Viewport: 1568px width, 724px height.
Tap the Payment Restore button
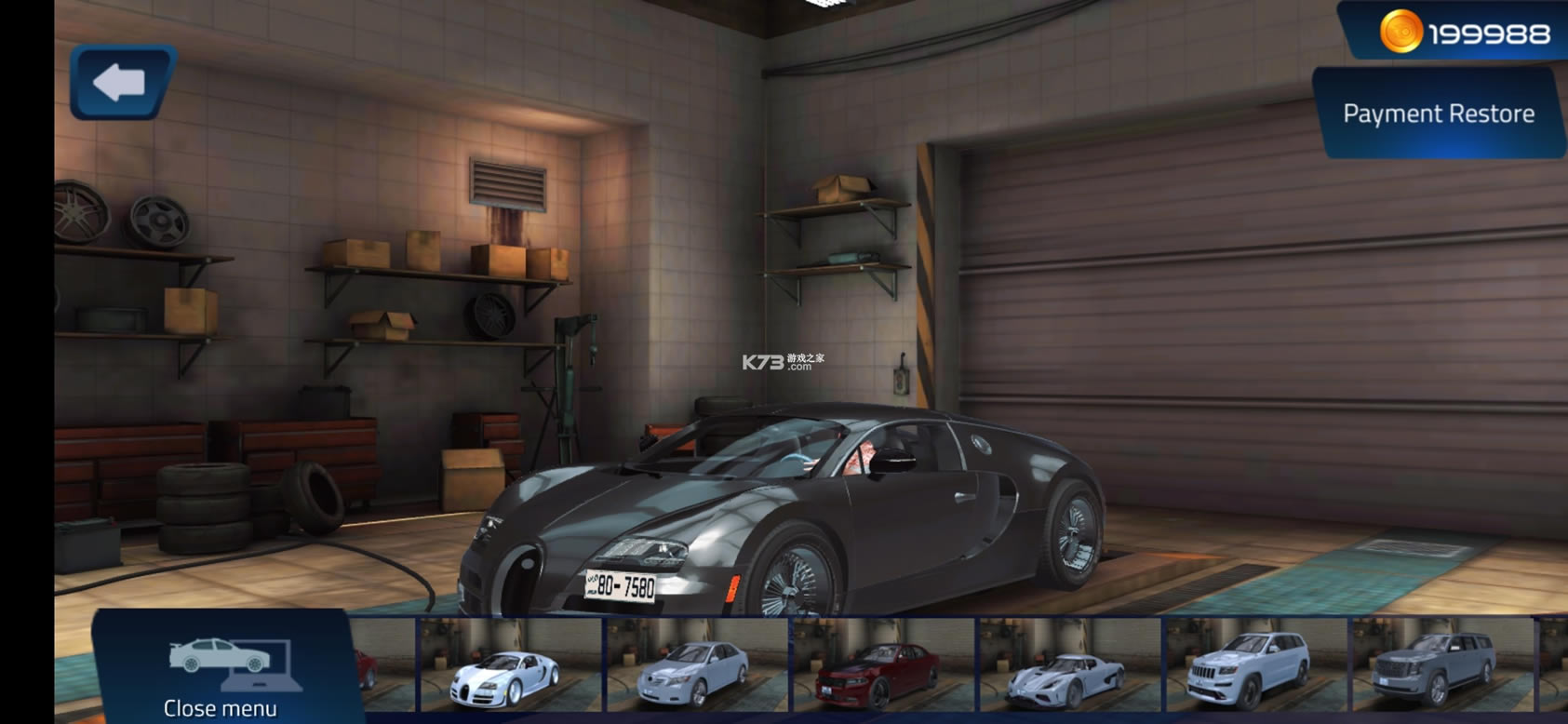point(1438,114)
